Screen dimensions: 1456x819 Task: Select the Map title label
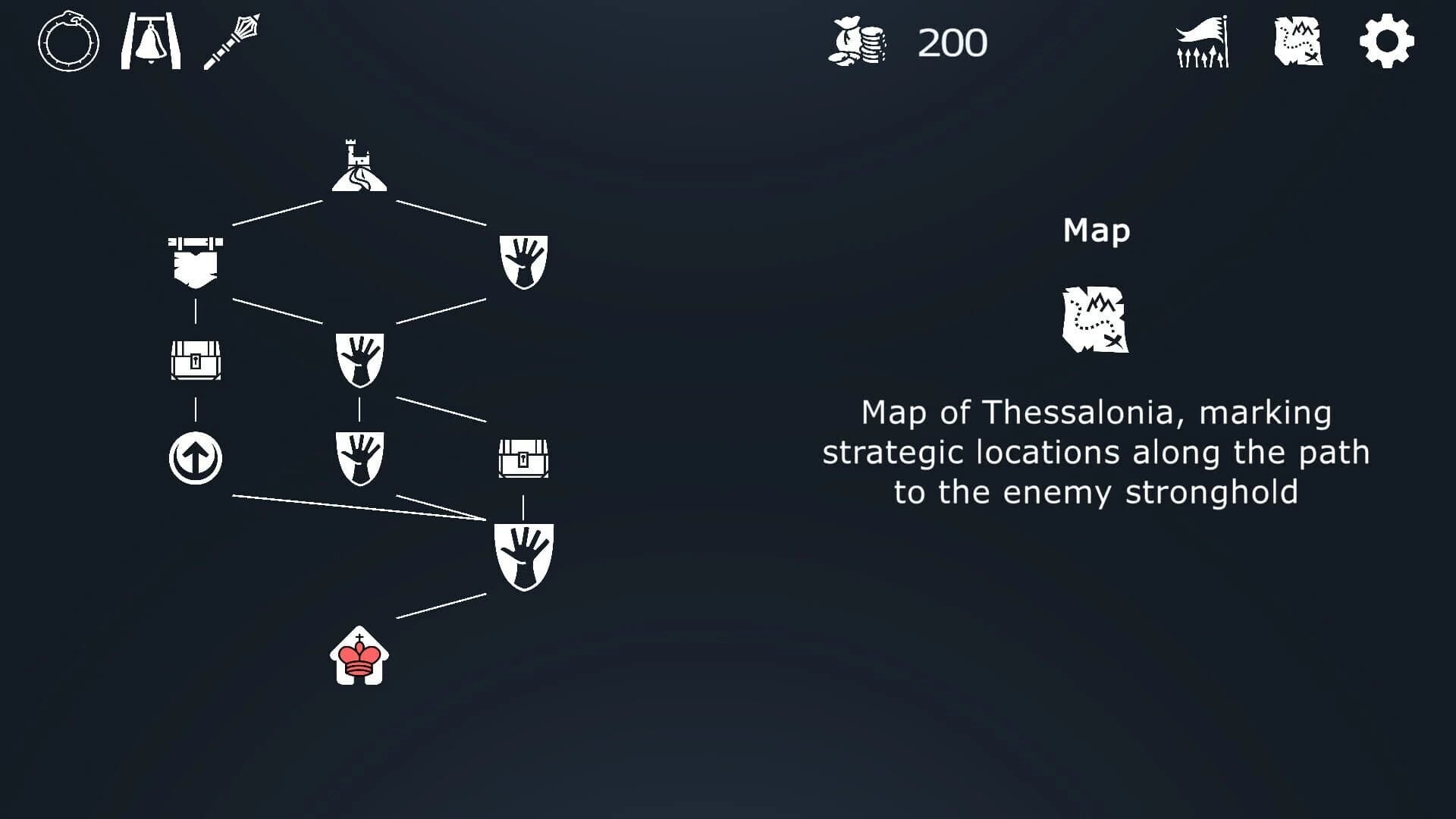1095,230
